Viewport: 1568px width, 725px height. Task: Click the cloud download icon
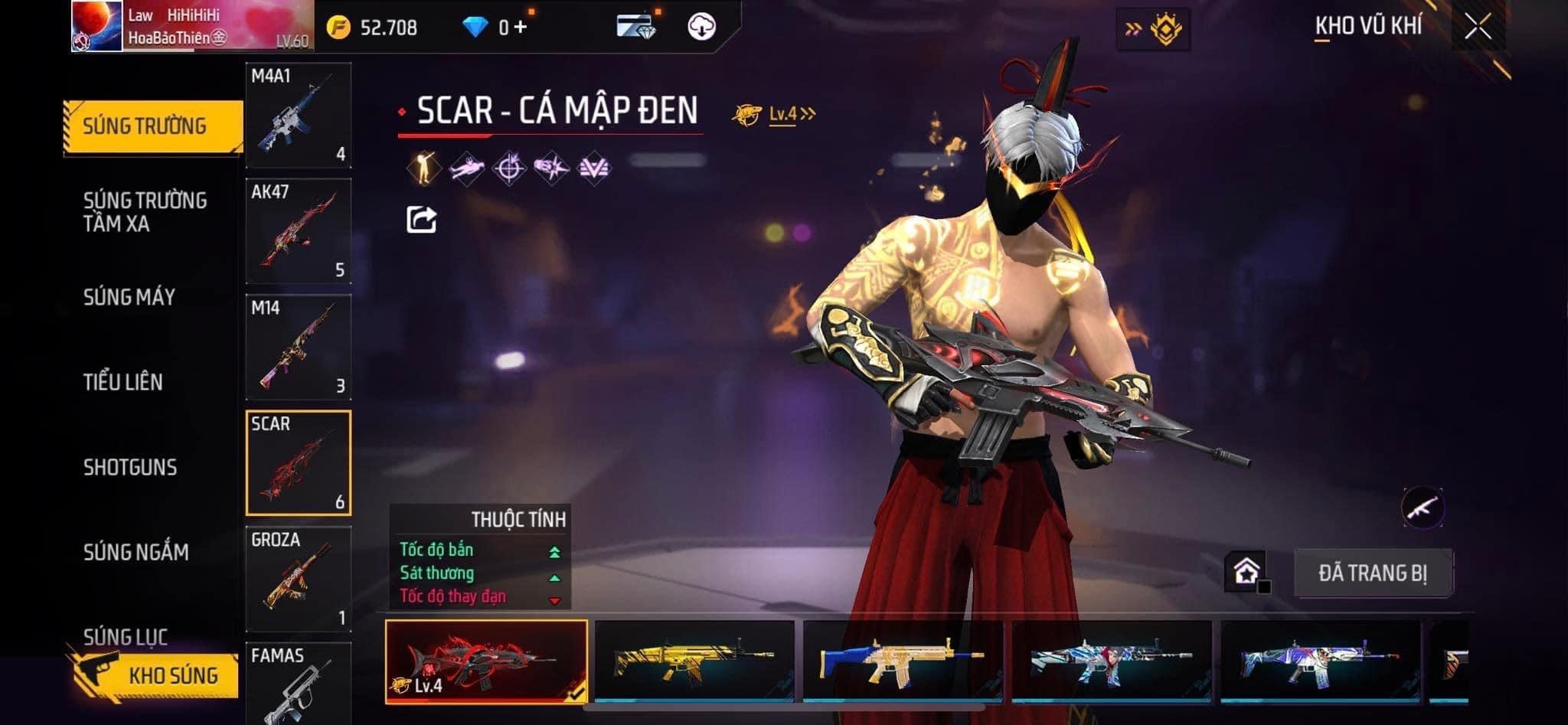pos(701,27)
